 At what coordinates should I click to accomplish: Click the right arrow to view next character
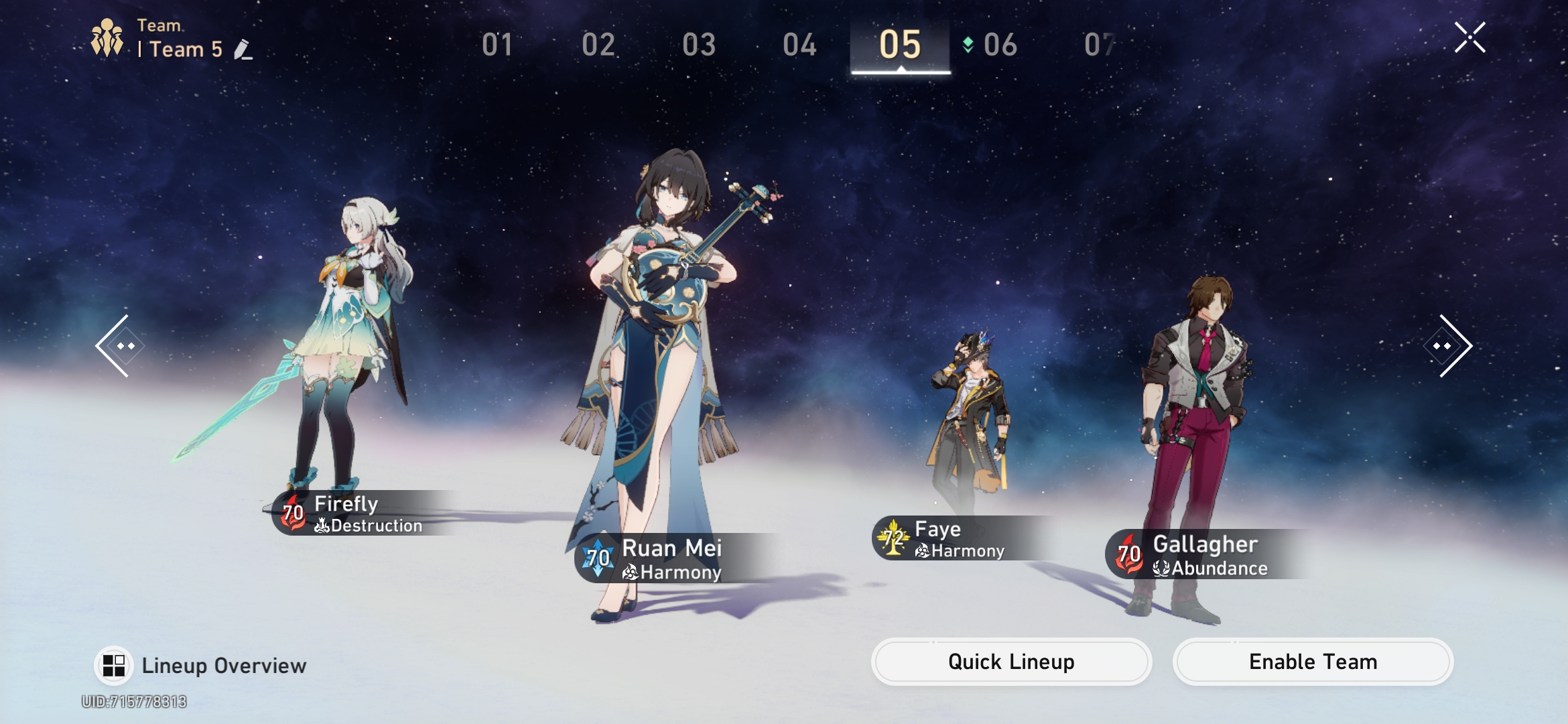[x=1449, y=346]
